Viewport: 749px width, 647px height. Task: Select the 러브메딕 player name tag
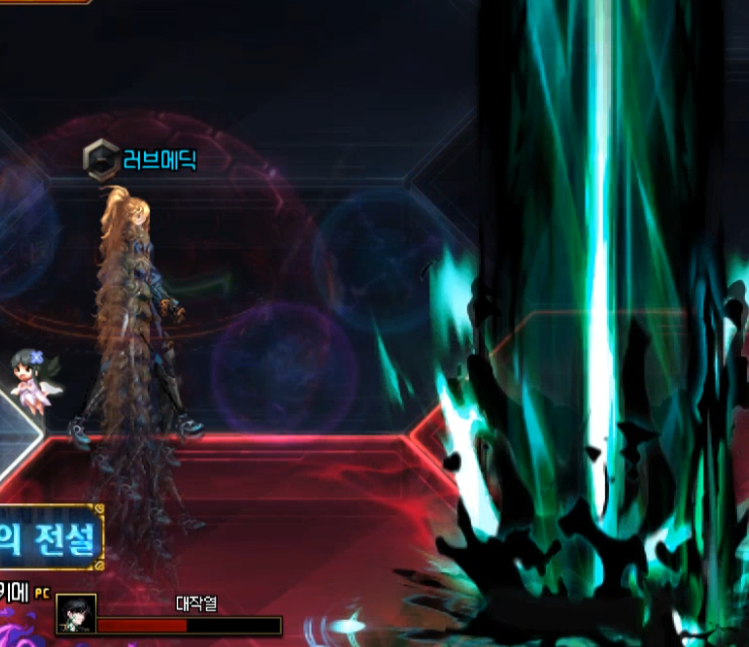click(161, 159)
